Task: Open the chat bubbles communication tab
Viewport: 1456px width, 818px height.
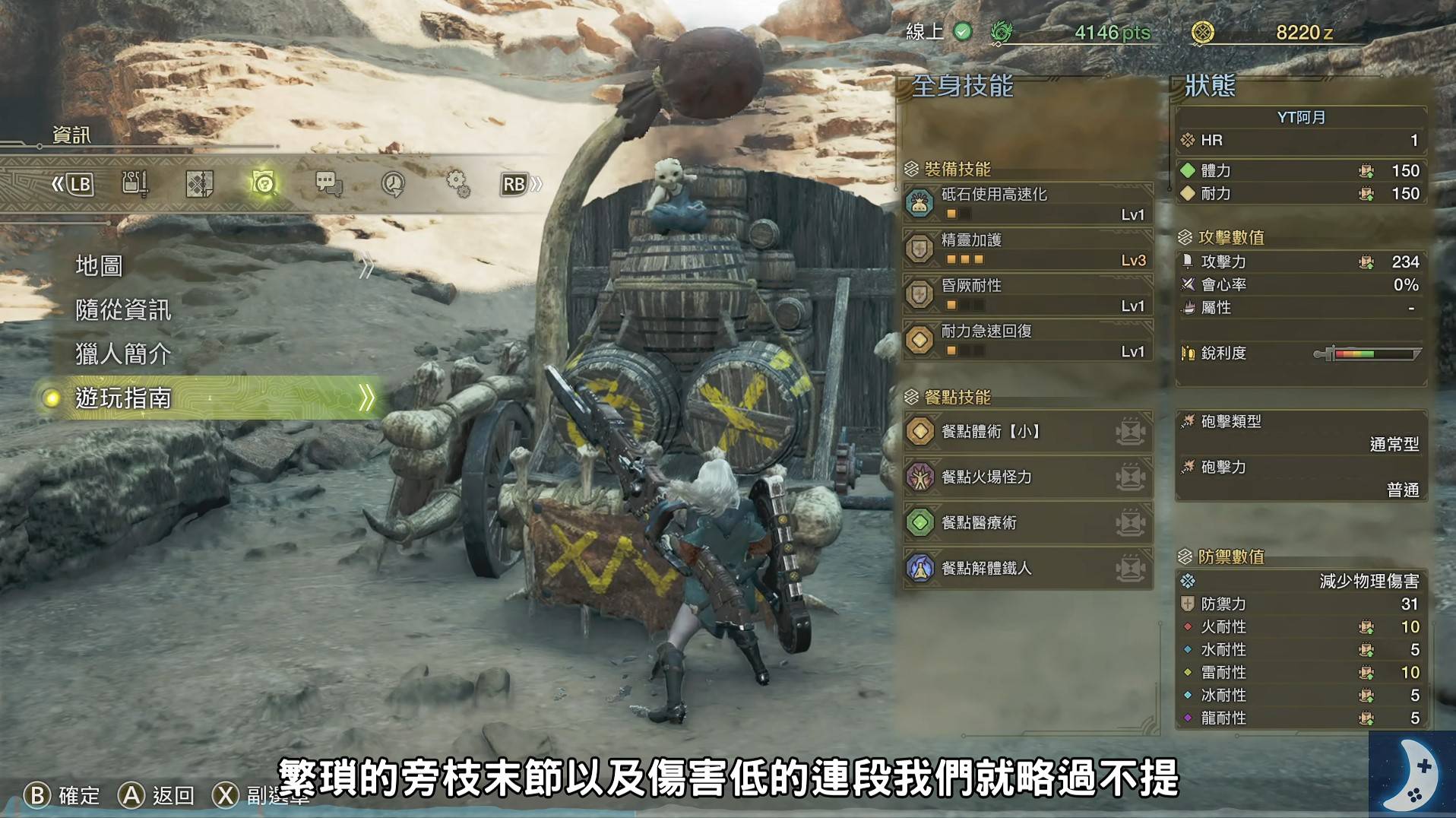Action: [328, 184]
